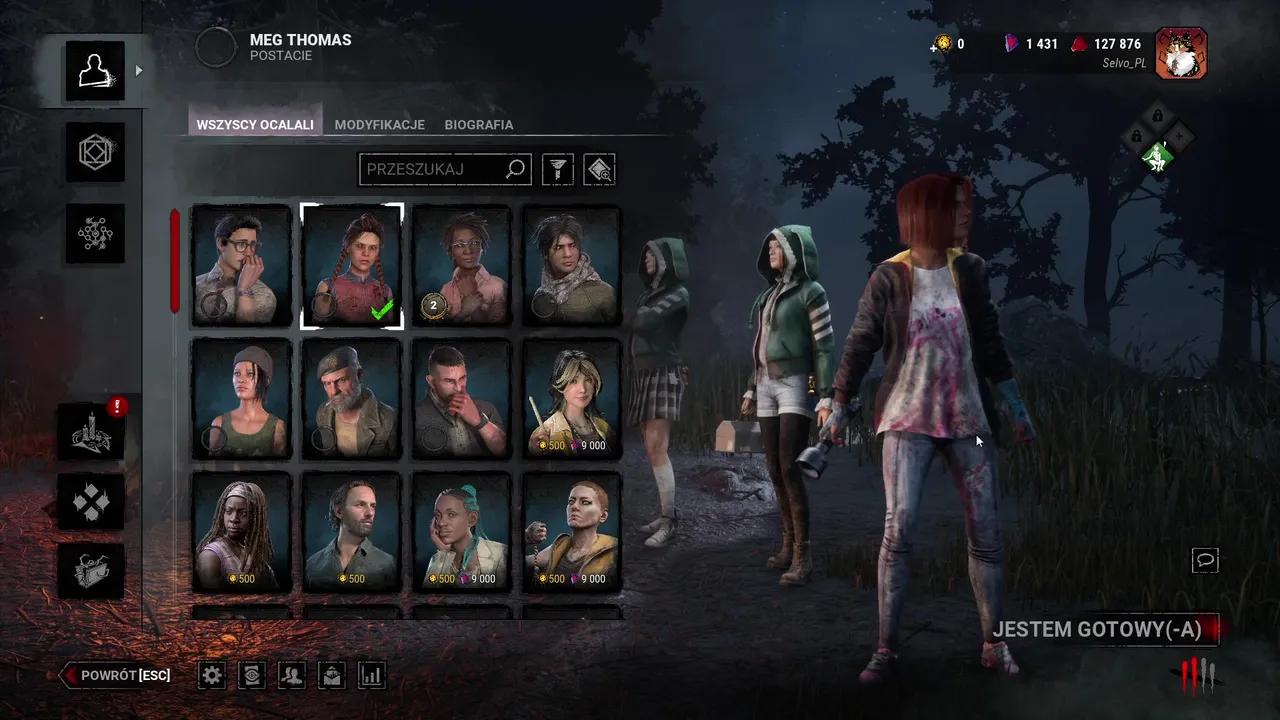Expand the sidebar arrow beside character icon

(x=138, y=71)
